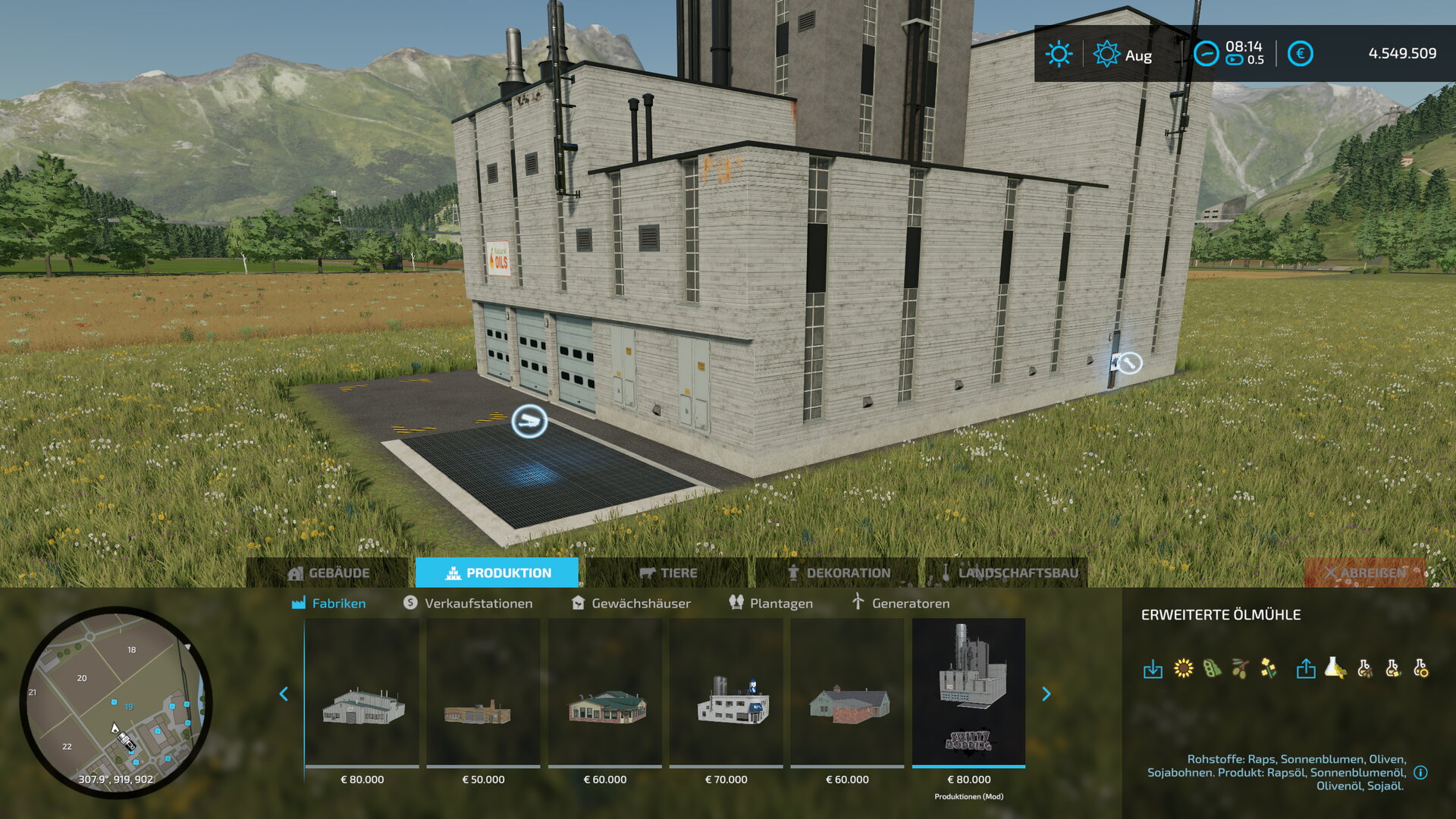Show previous factories with the left arrow
This screenshot has width=1456, height=819.
click(284, 694)
